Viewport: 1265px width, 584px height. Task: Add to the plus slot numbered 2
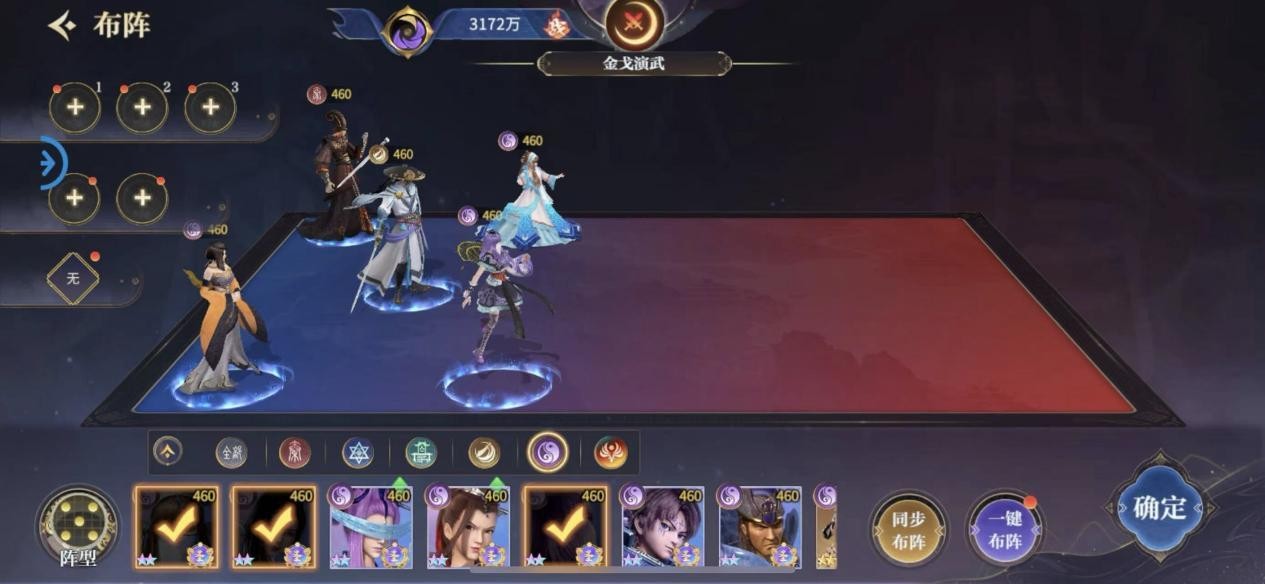pos(142,108)
